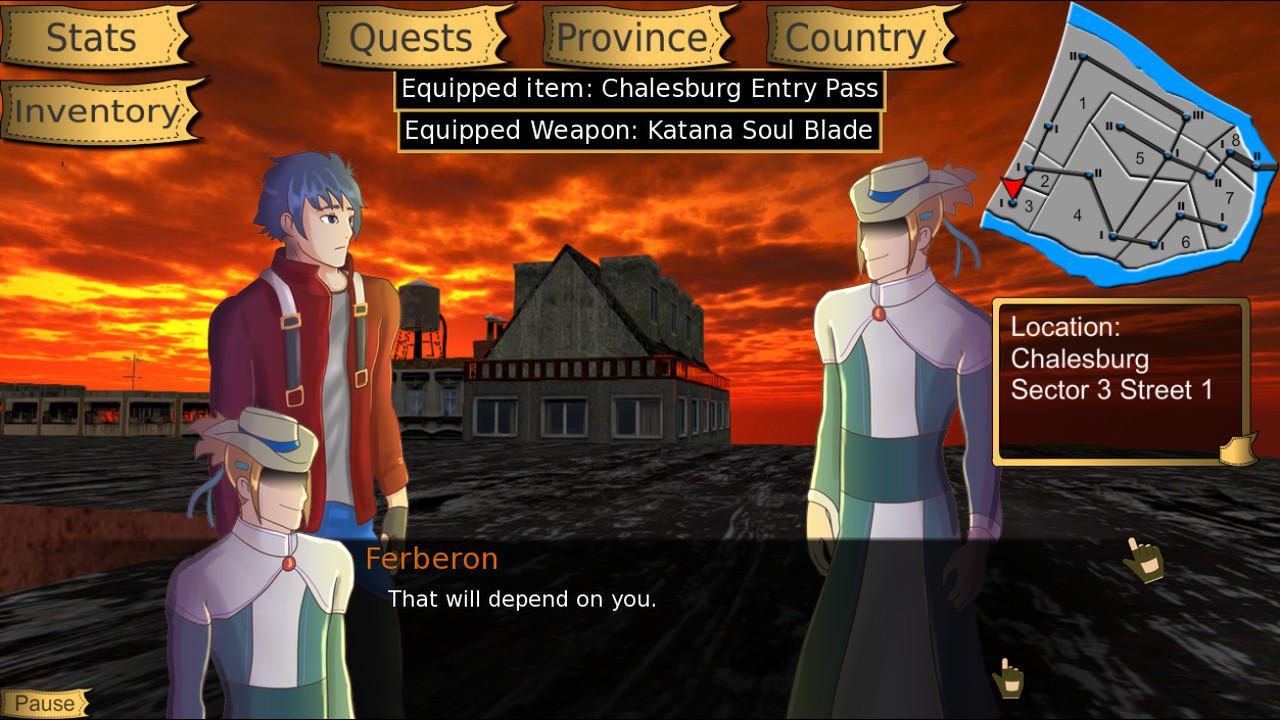Select street node I below Sector 6
The height and width of the screenshot is (720, 1280).
pyautogui.click(x=1154, y=243)
